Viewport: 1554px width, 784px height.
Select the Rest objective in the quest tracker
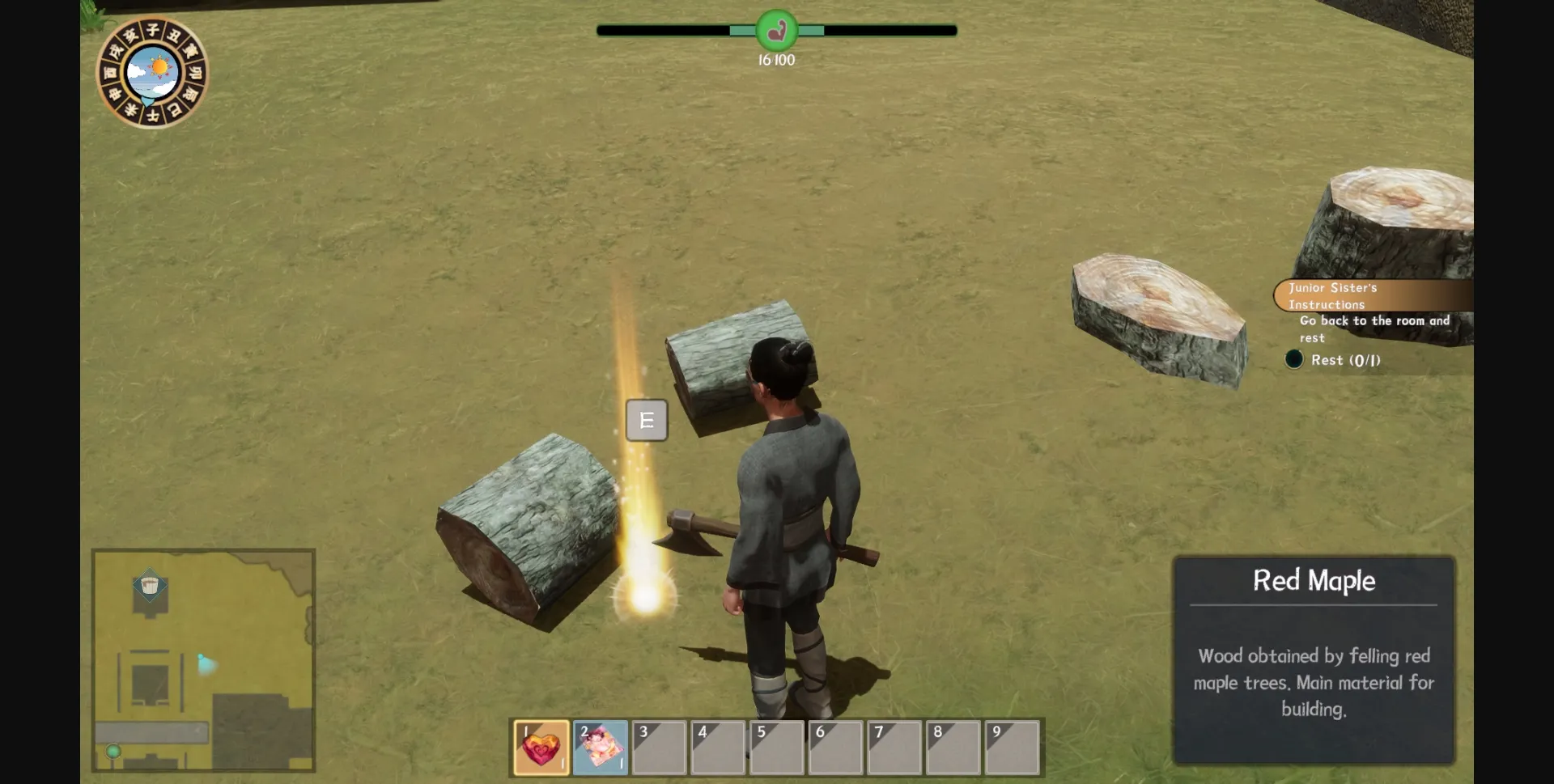point(1344,360)
